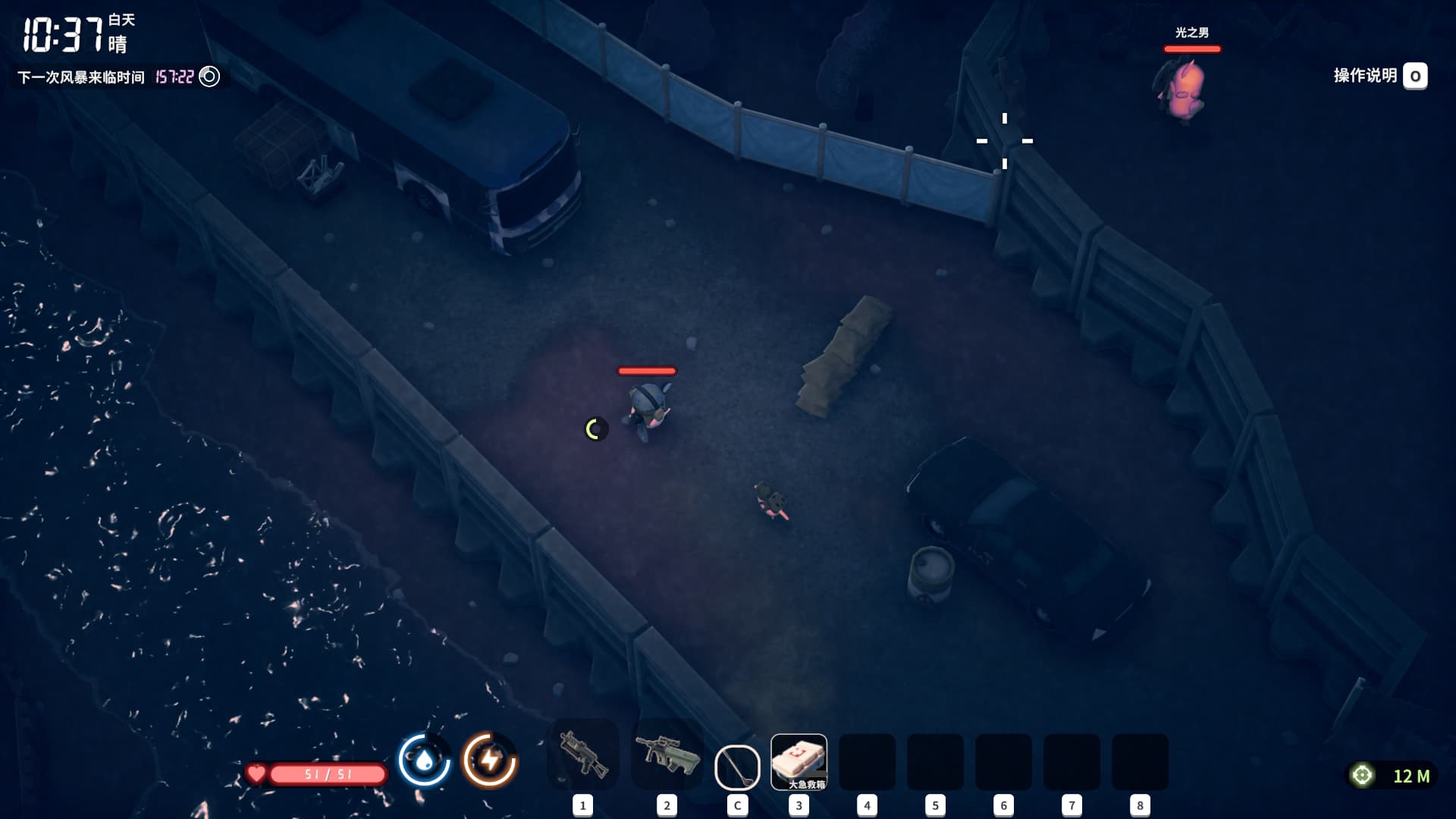Equip the scoped rifle in slot 2

coord(667,755)
